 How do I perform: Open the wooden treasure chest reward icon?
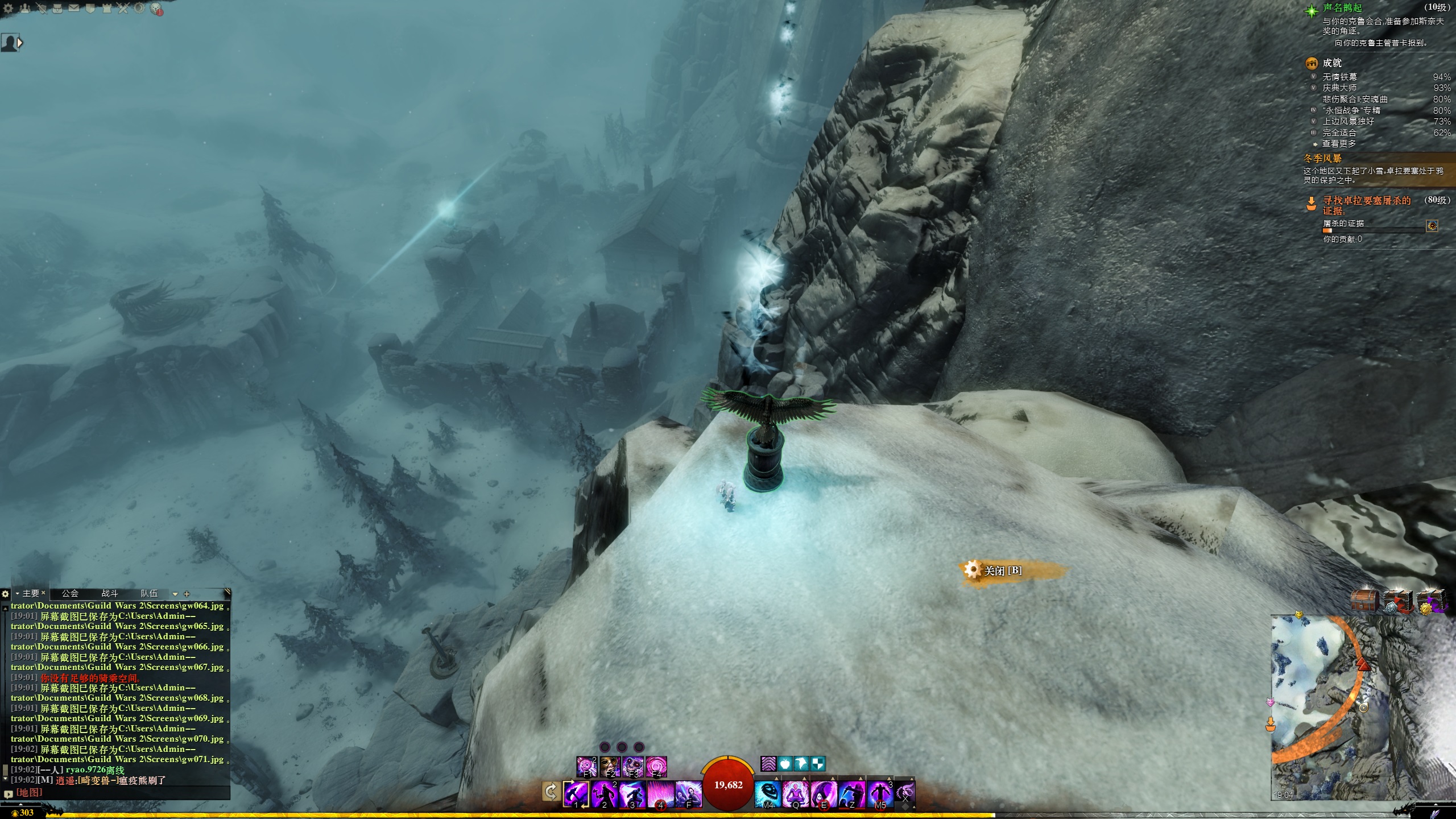point(1365,601)
